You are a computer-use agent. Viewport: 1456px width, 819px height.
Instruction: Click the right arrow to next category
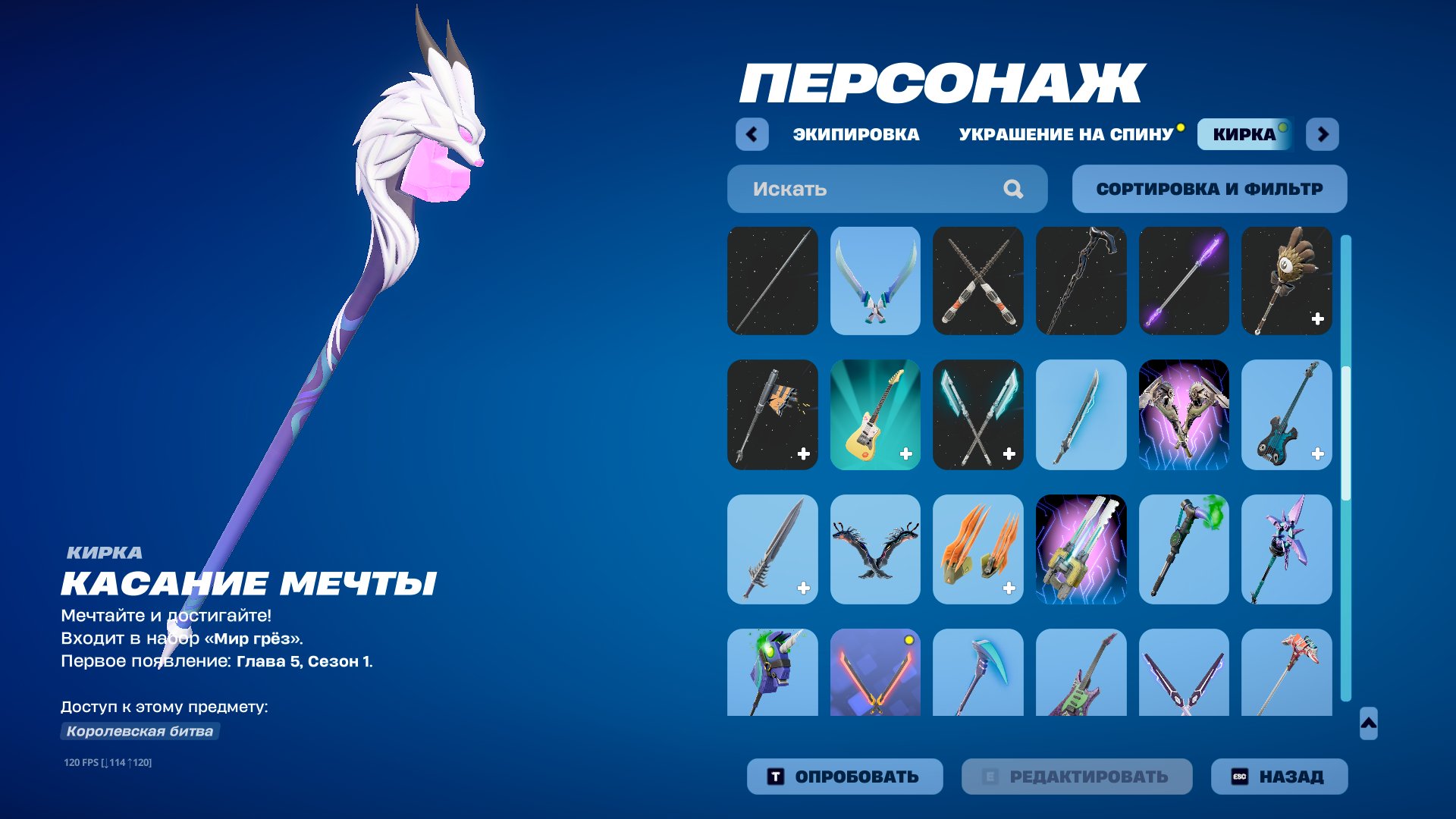1323,133
